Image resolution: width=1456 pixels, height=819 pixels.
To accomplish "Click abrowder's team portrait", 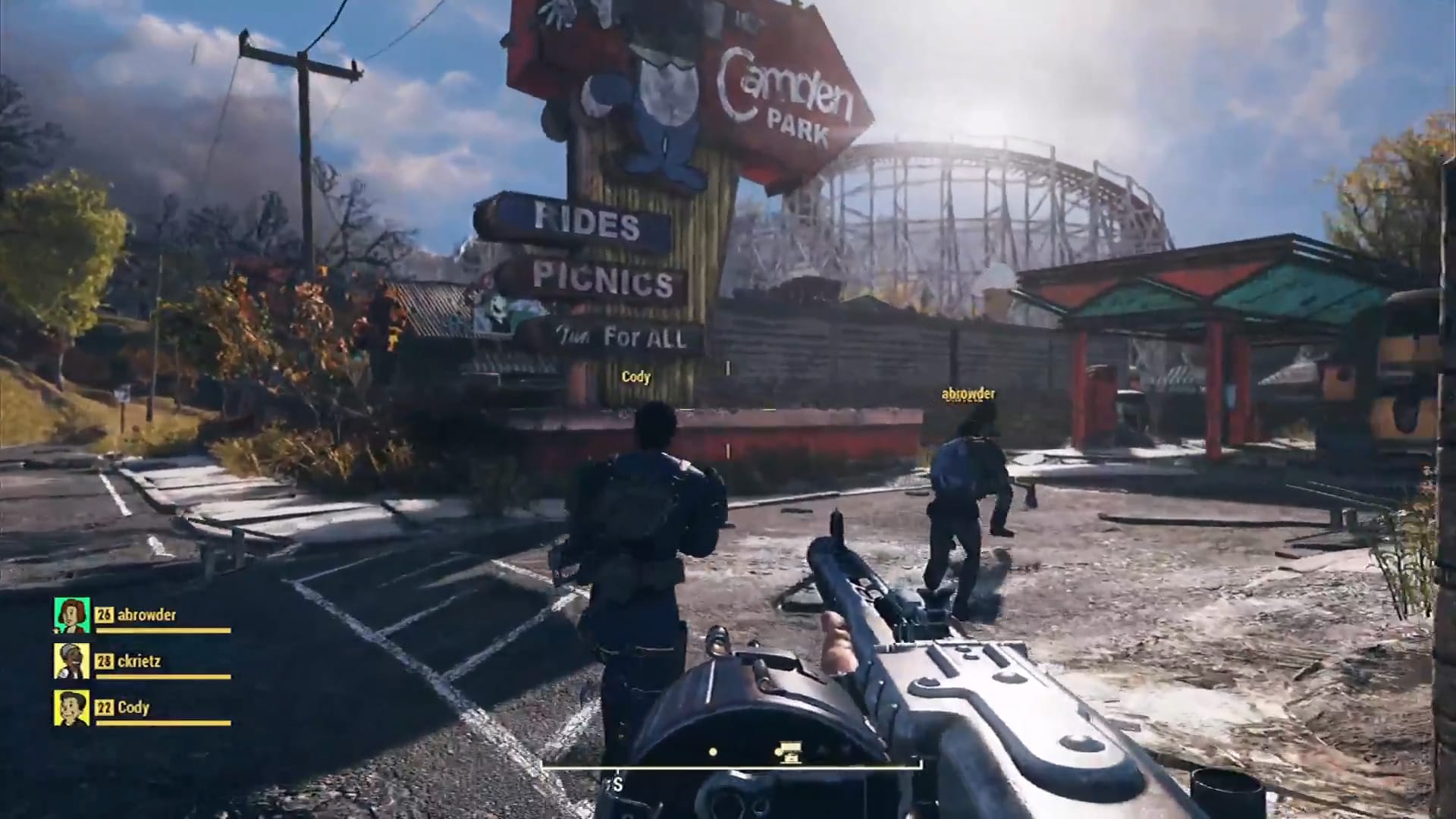I will (72, 615).
